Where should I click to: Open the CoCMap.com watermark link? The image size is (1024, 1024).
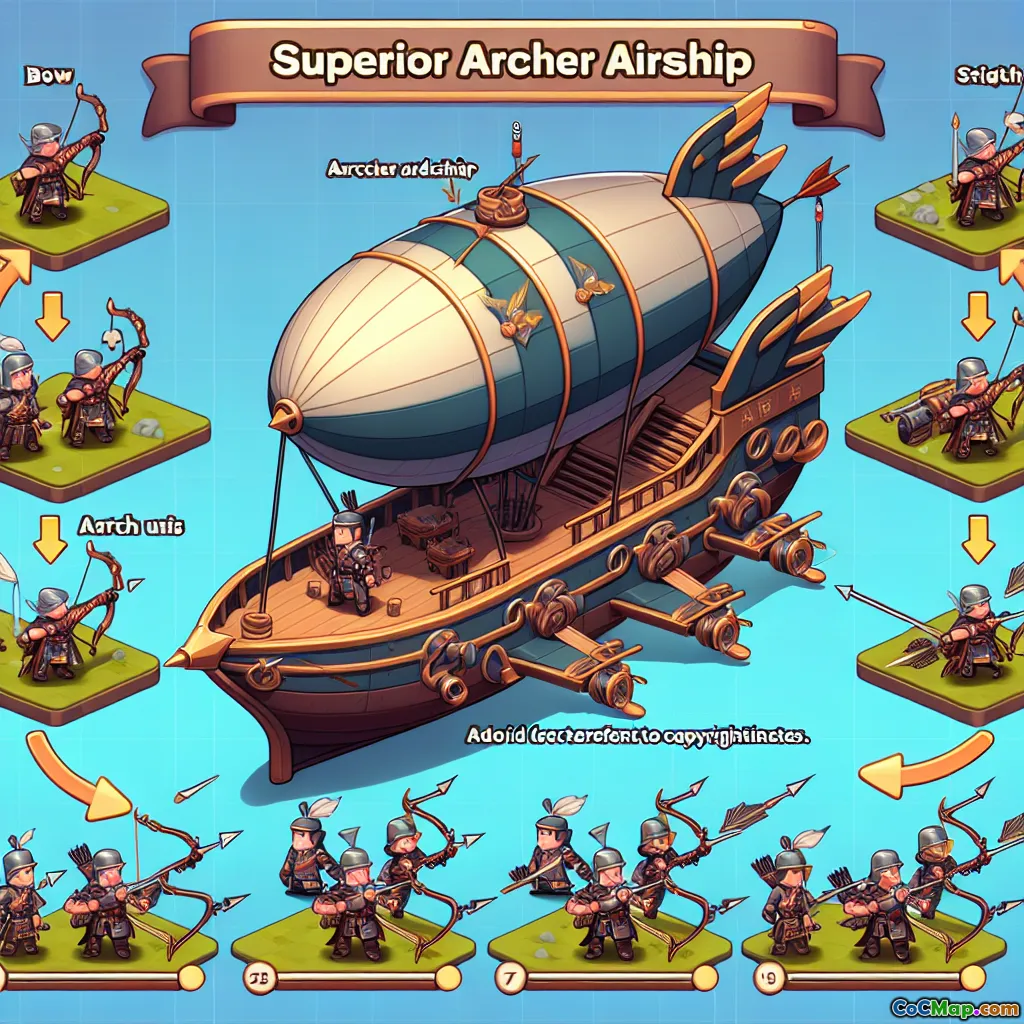955,1005
